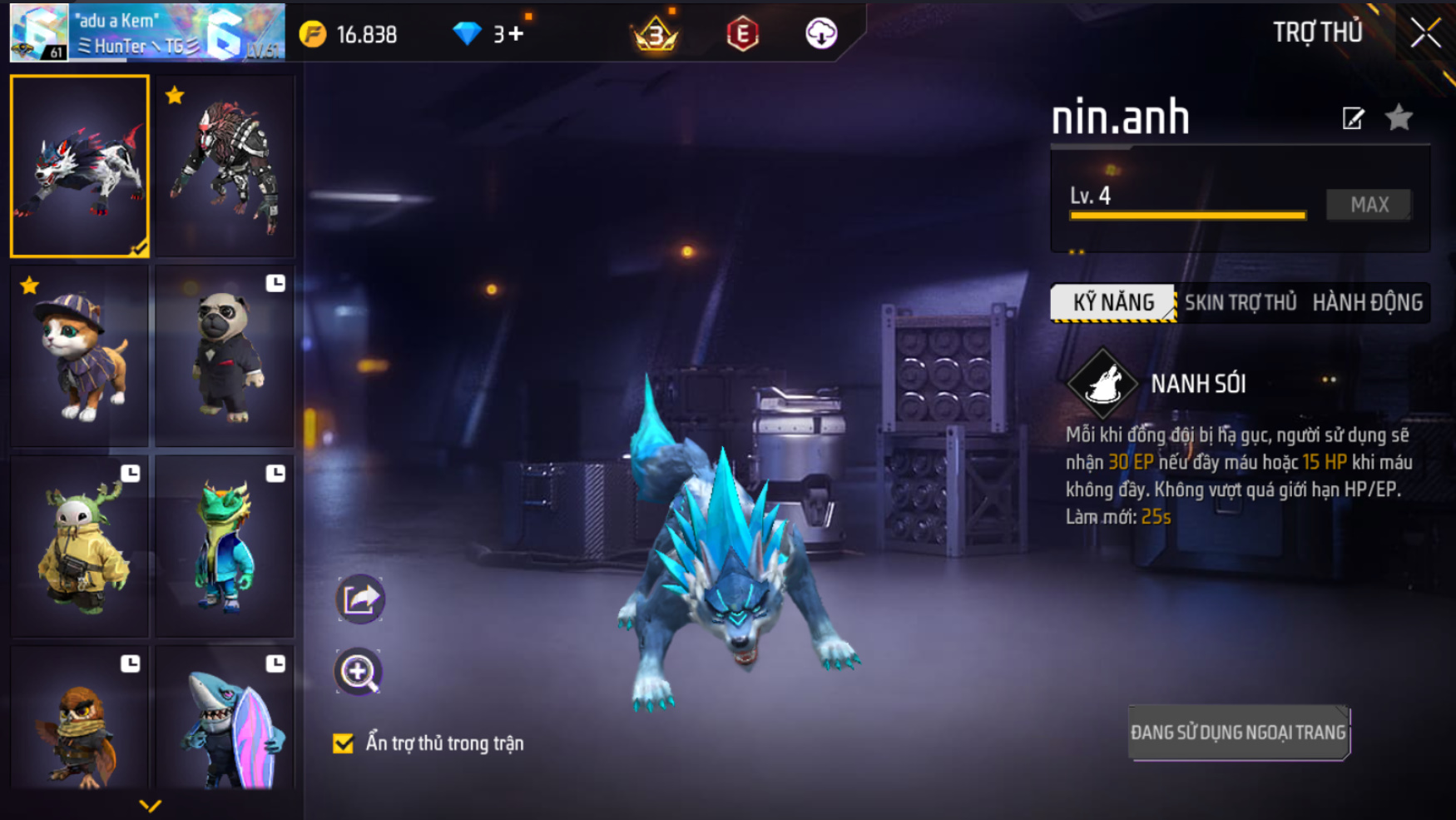Close the Trợ Thủ pet screen
The width and height of the screenshot is (1456, 820).
(1425, 33)
